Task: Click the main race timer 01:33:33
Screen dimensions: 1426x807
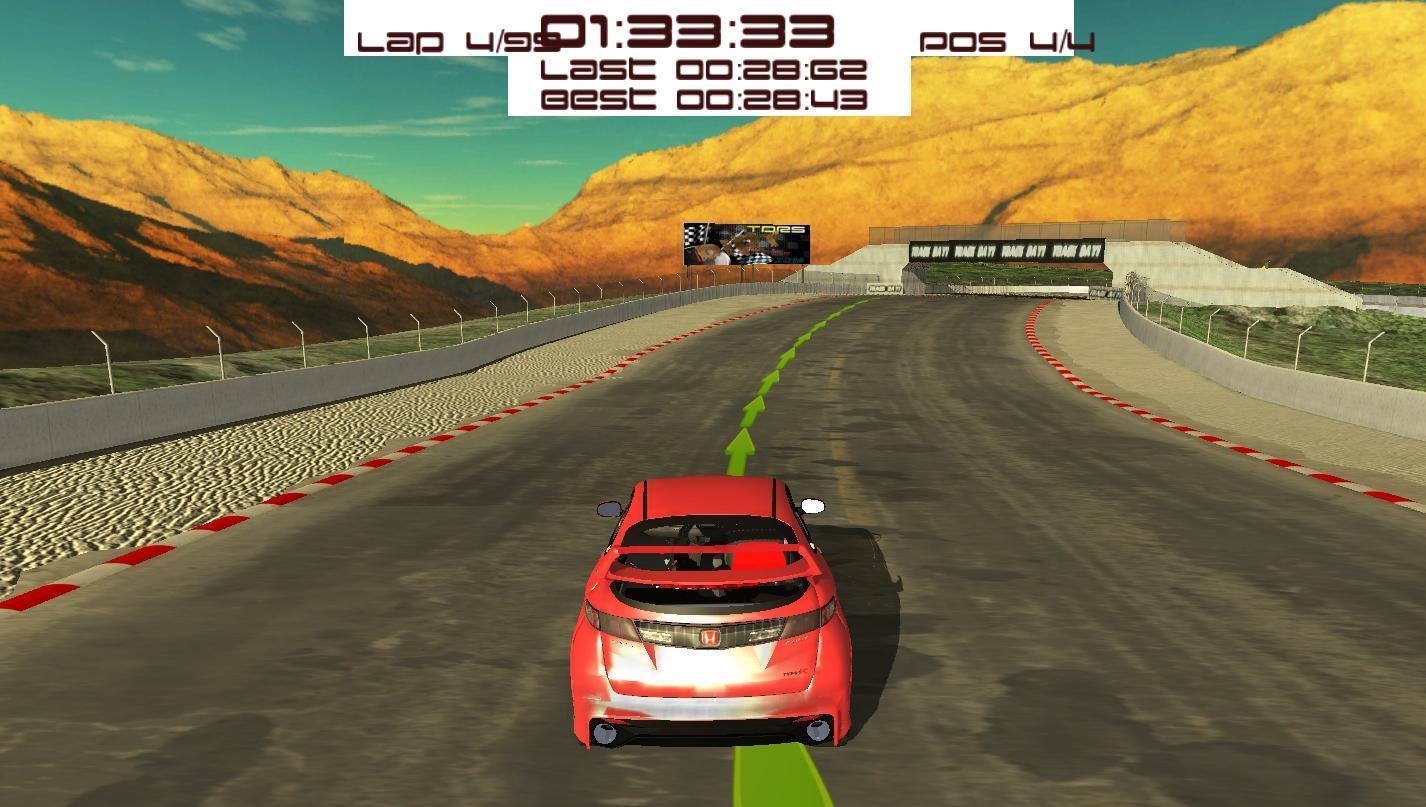Action: (x=690, y=33)
